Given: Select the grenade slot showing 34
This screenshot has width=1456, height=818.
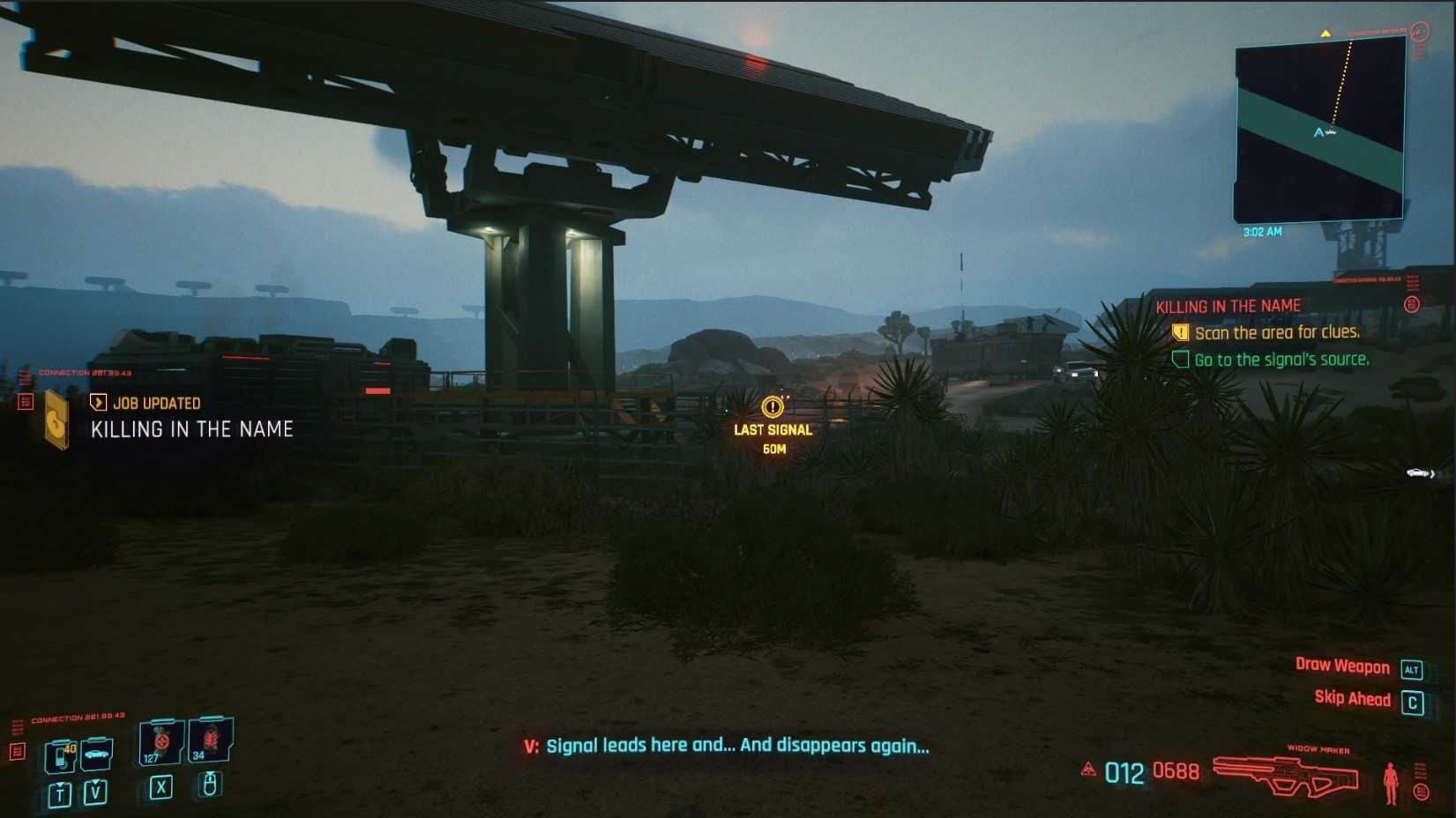Looking at the screenshot, I should (210, 739).
